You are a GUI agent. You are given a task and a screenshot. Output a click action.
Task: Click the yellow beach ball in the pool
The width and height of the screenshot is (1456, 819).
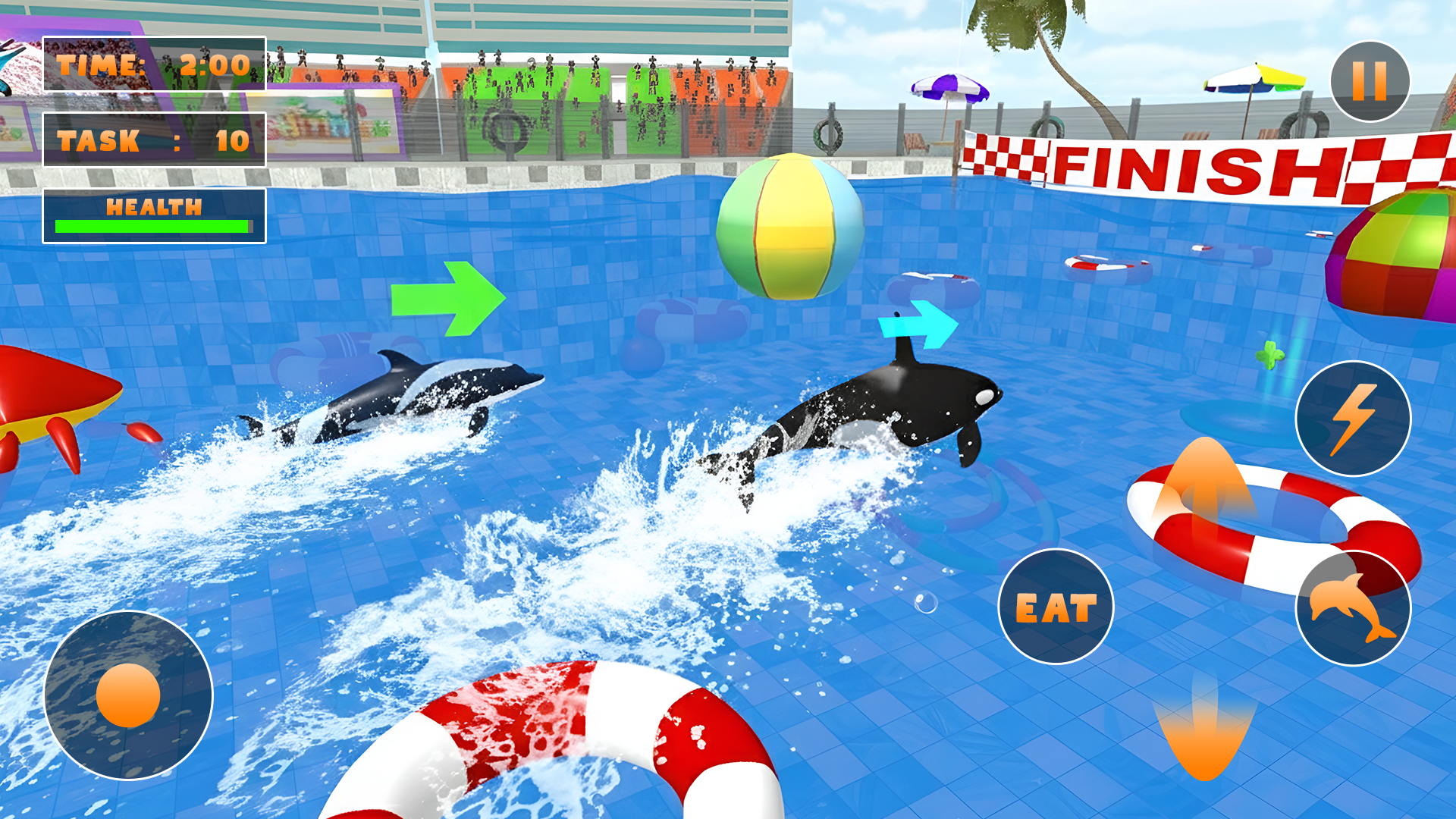coord(789,227)
